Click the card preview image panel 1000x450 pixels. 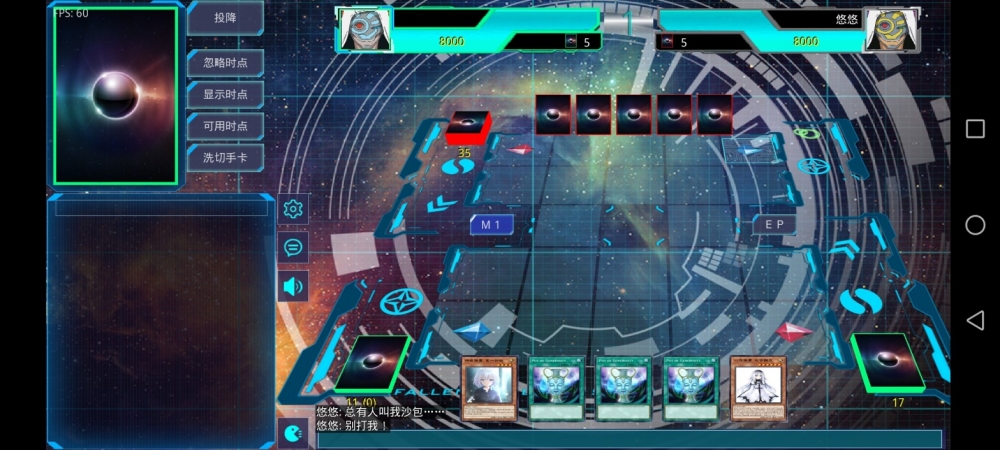[116, 95]
